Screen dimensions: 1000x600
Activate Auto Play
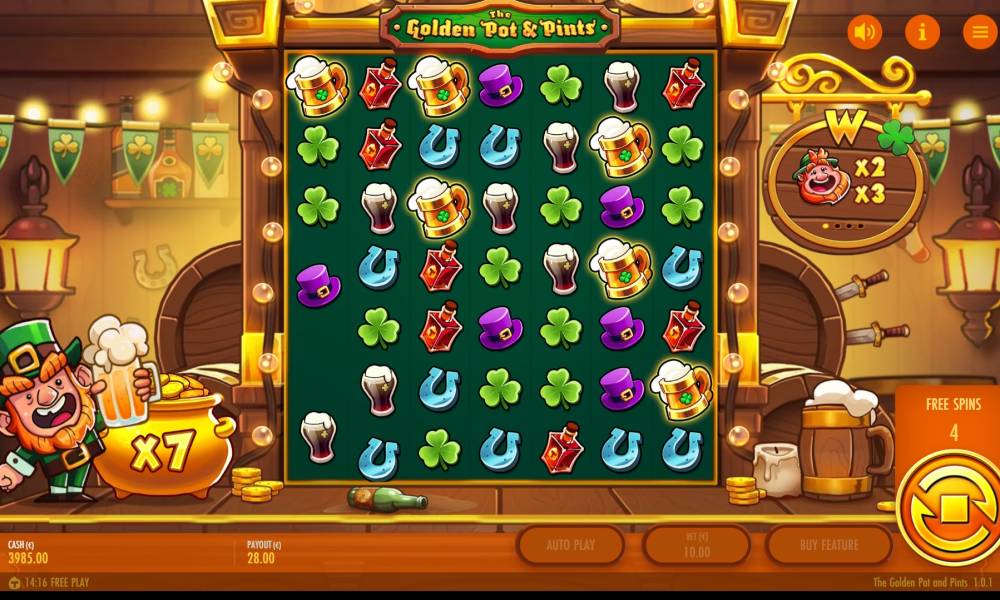click(571, 545)
